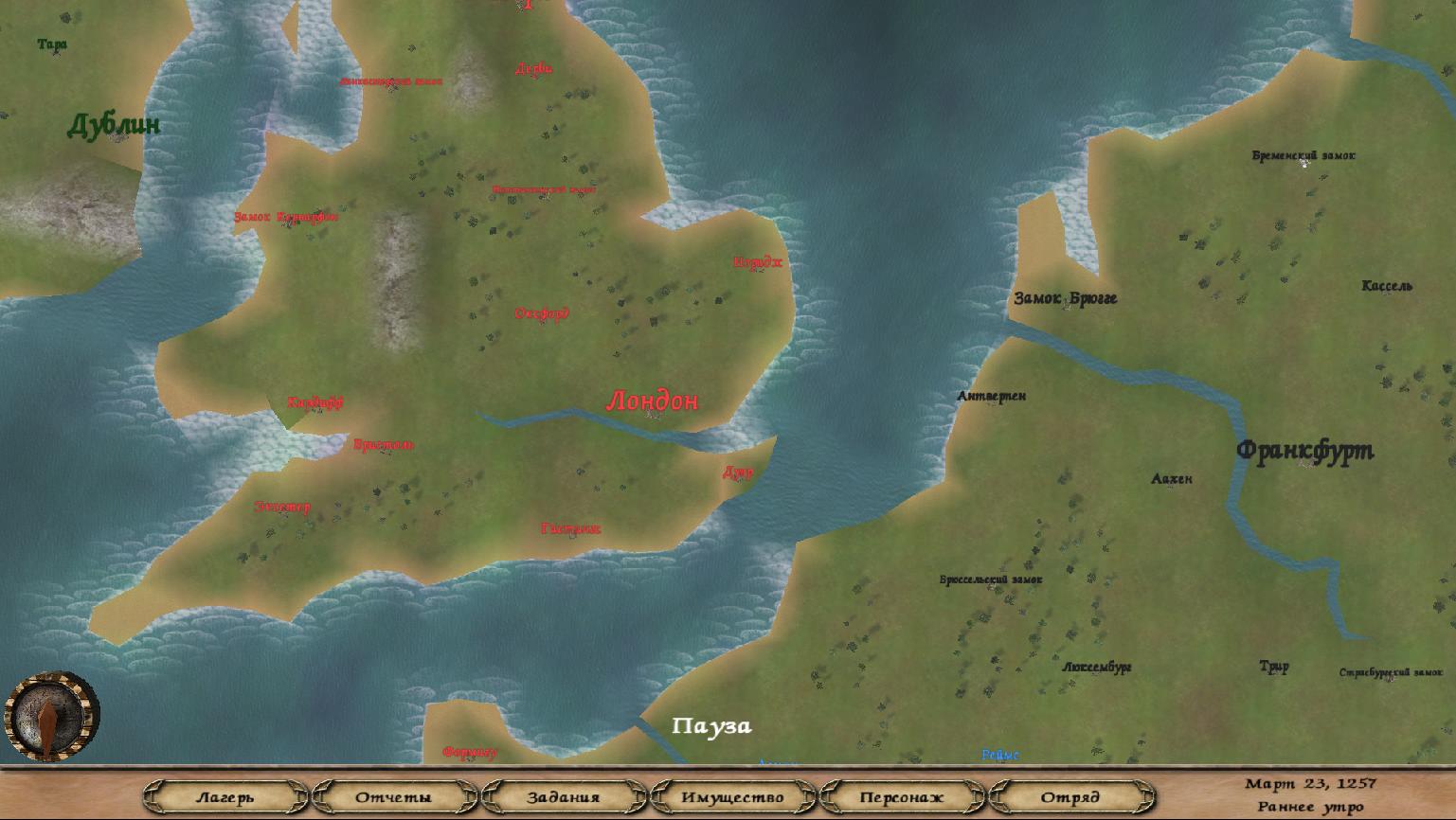View the Персонаж (Character) sheet
This screenshot has width=1456, height=820.
[902, 797]
